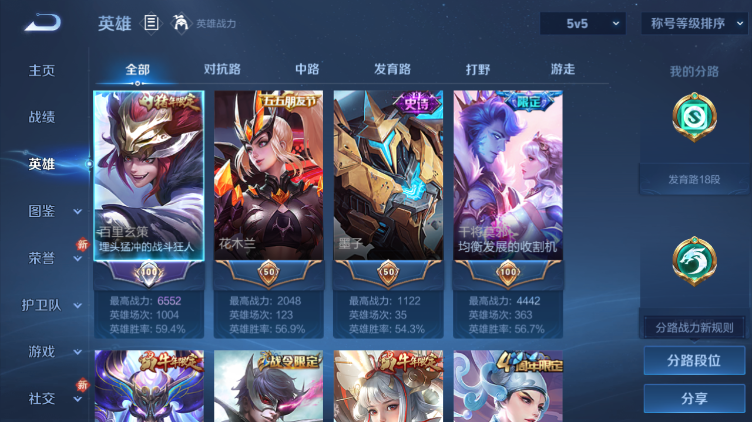The height and width of the screenshot is (422, 752).
Task: Open the 战绩 sidebar entry
Action: coord(42,117)
